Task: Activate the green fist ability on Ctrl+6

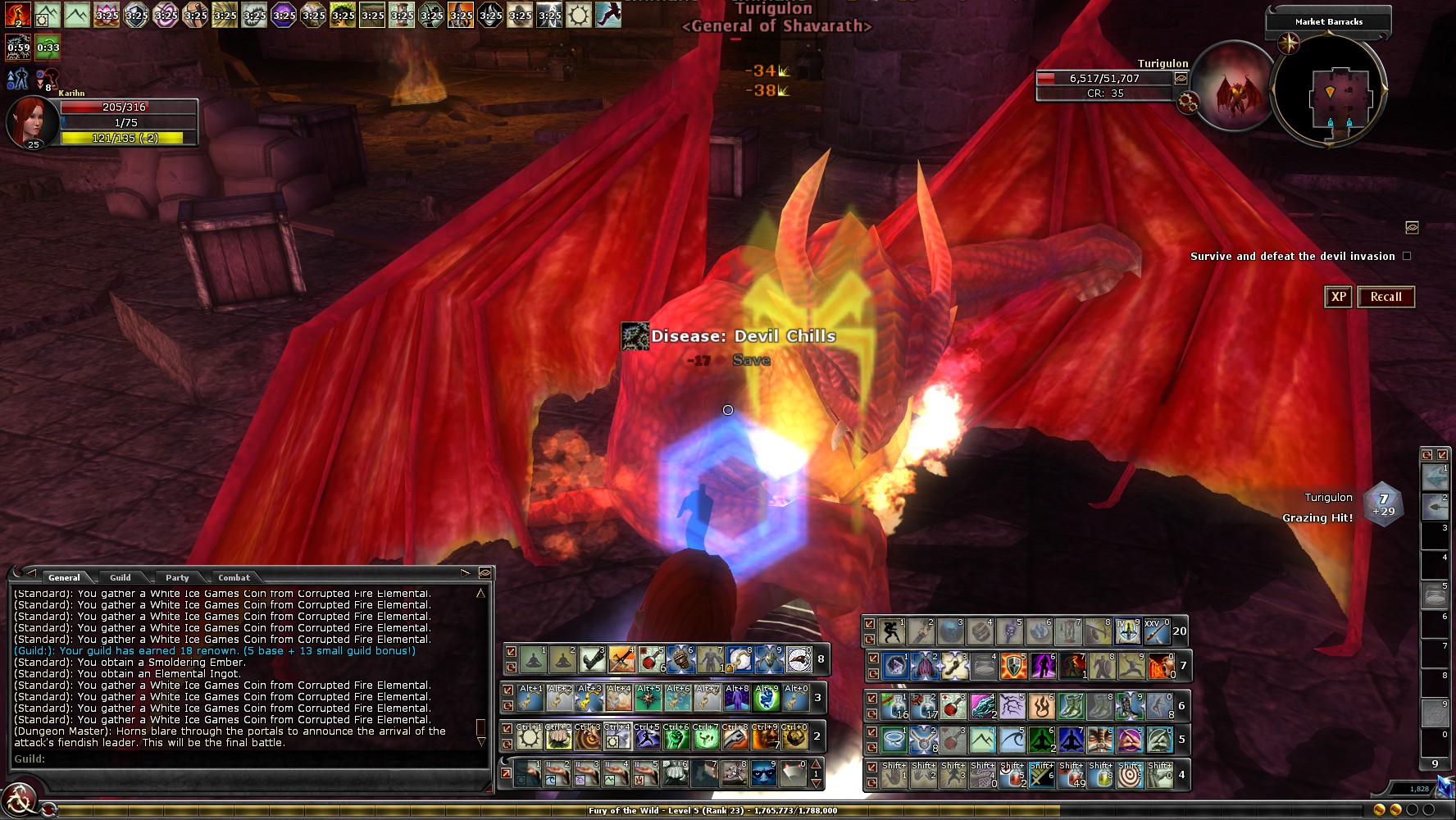Action: [676, 737]
